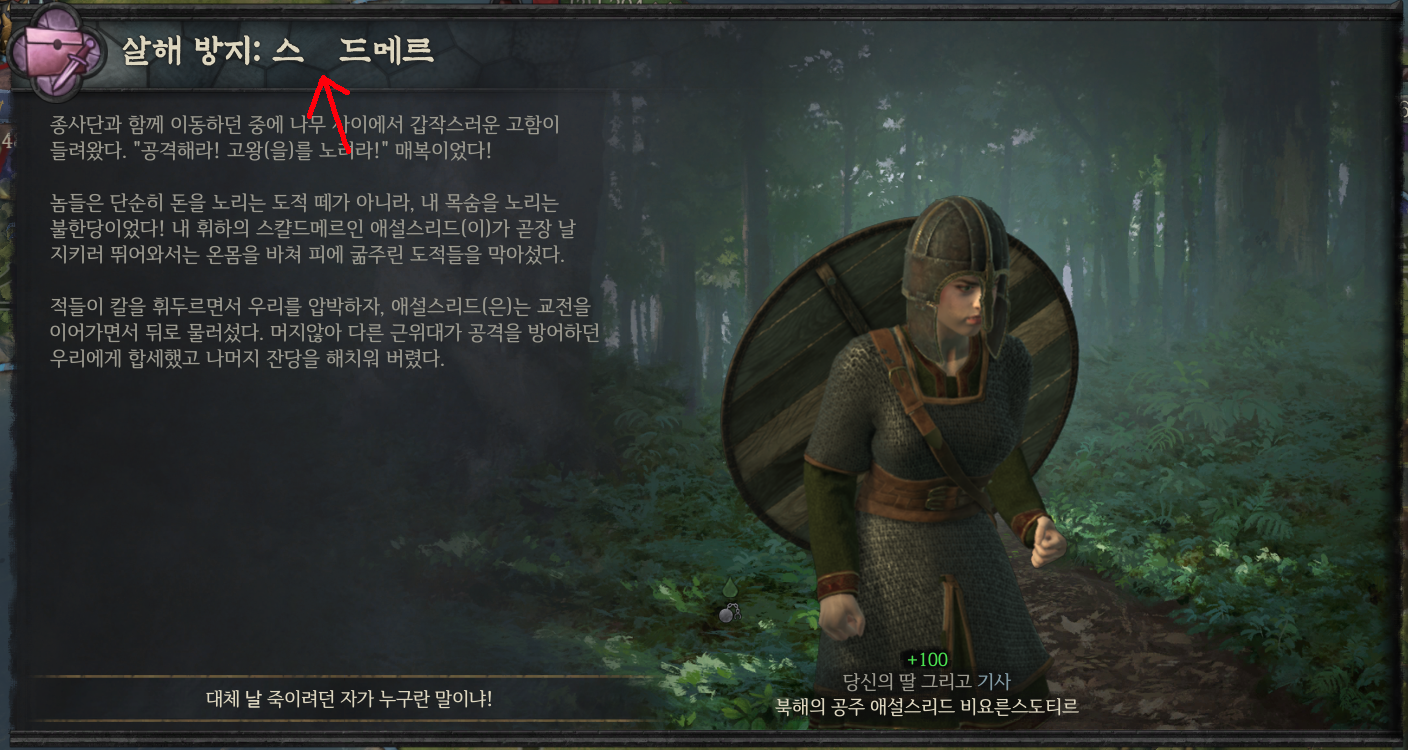Image resolution: width=1408 pixels, height=750 pixels.
Task: Click the event title "살해 방지: 스칼드메르"
Action: [x=275, y=50]
